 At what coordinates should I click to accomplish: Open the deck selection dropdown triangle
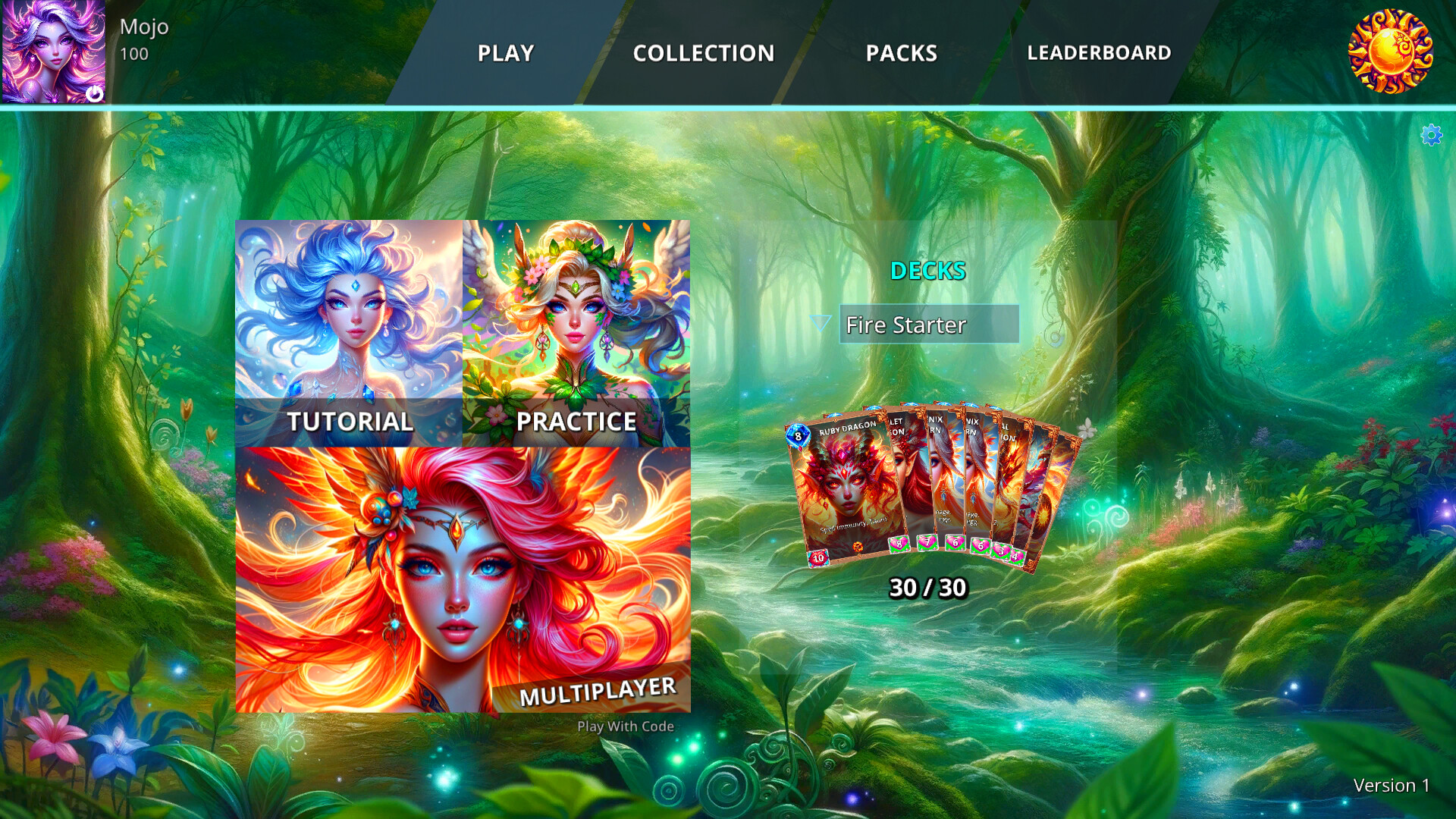click(x=820, y=324)
